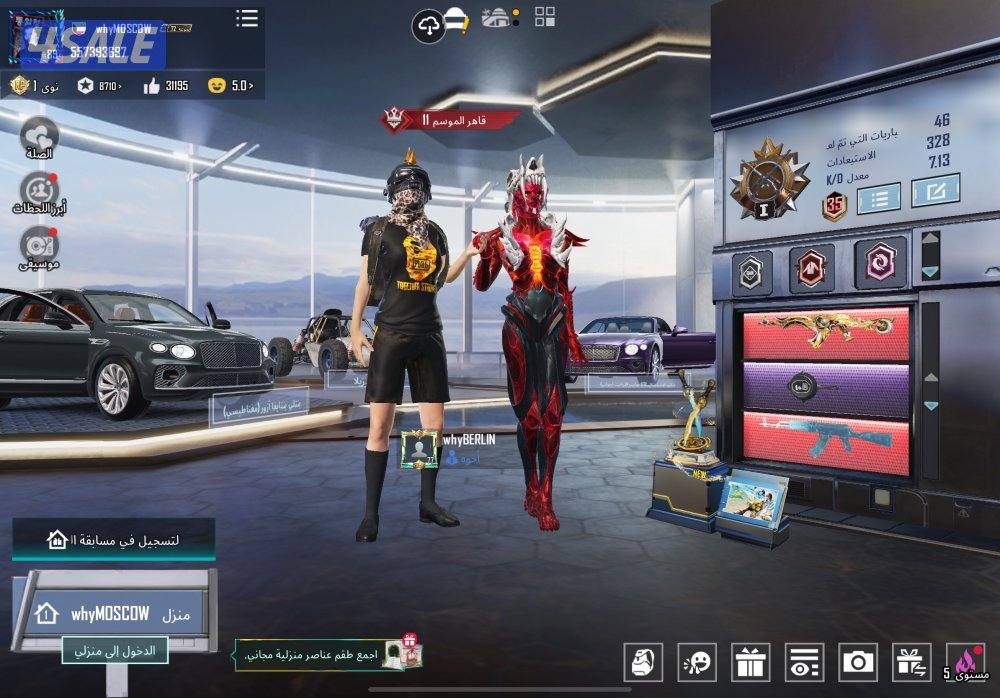Enter my home via the sign button
Screen dimensions: 1000x698
(115, 651)
